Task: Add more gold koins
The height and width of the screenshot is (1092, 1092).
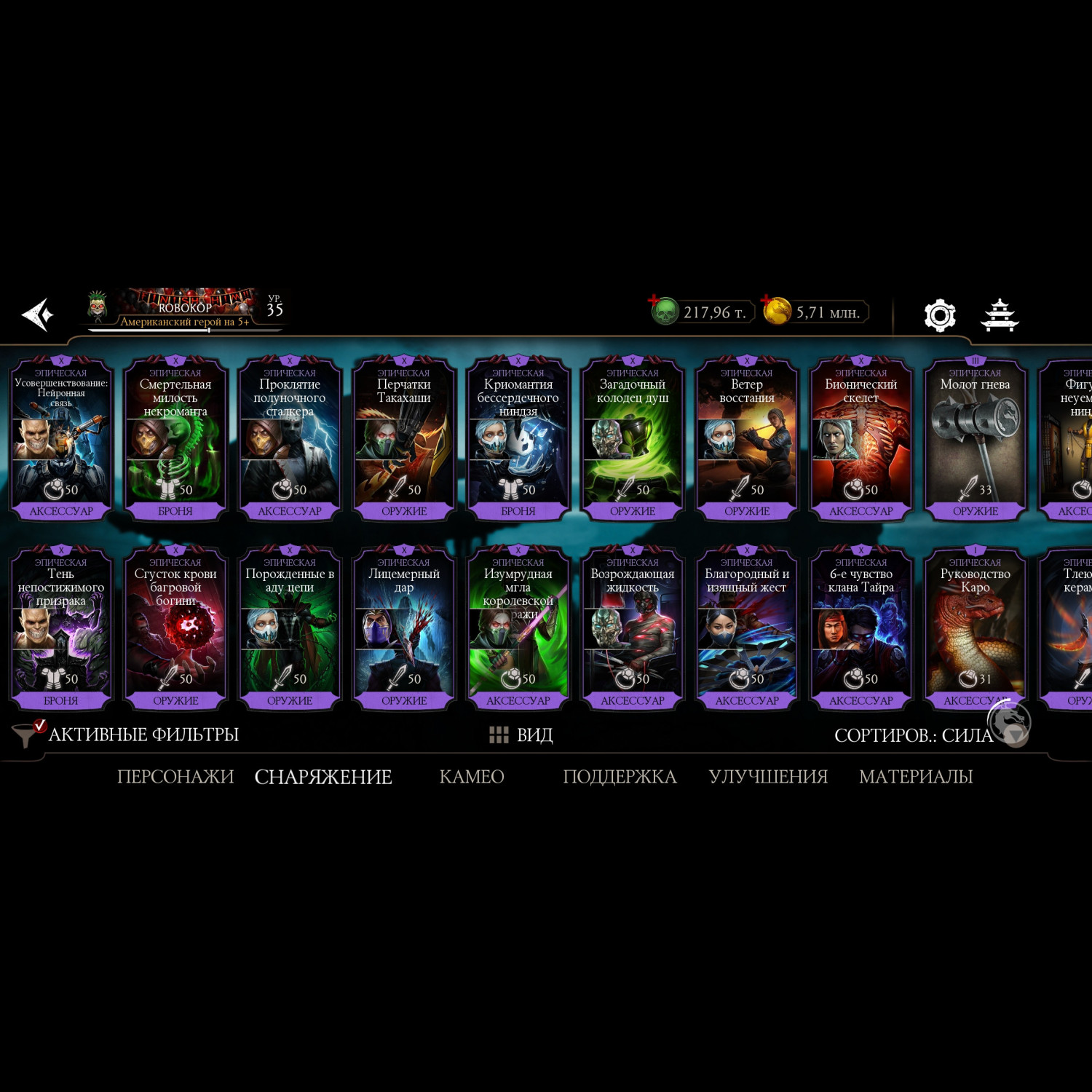Action: click(x=767, y=301)
